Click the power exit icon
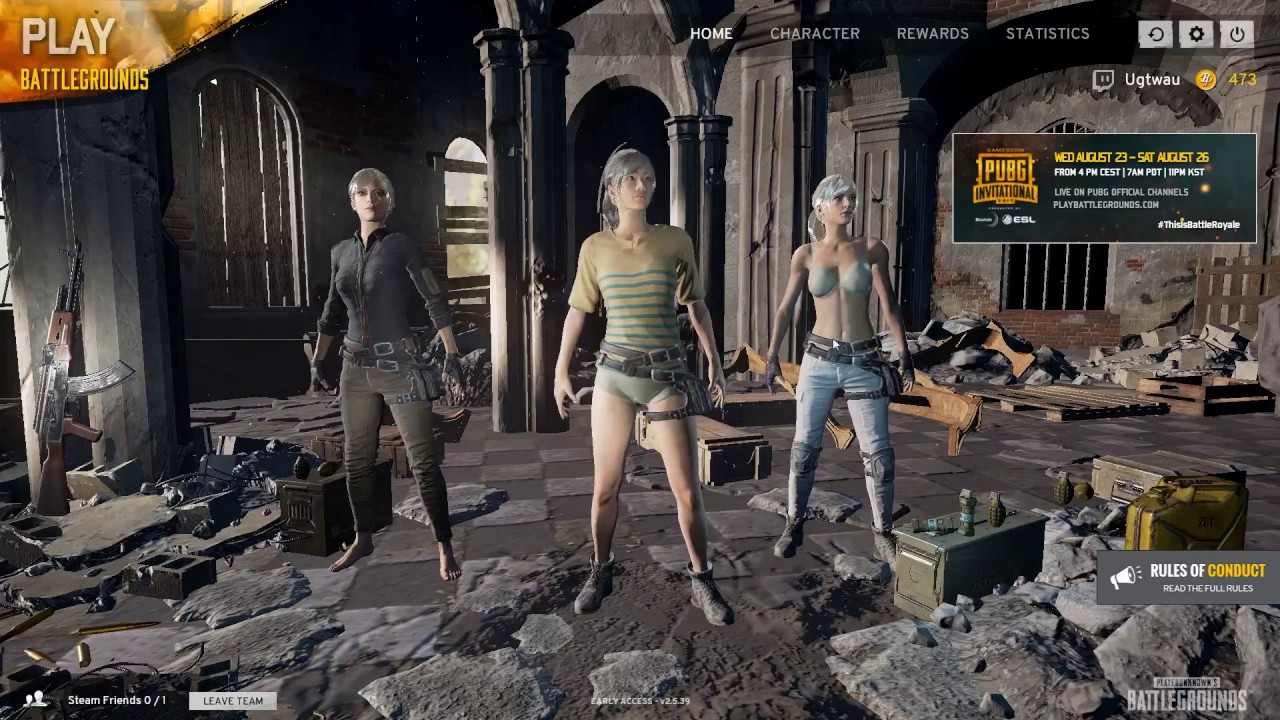1280x720 pixels. [1236, 34]
